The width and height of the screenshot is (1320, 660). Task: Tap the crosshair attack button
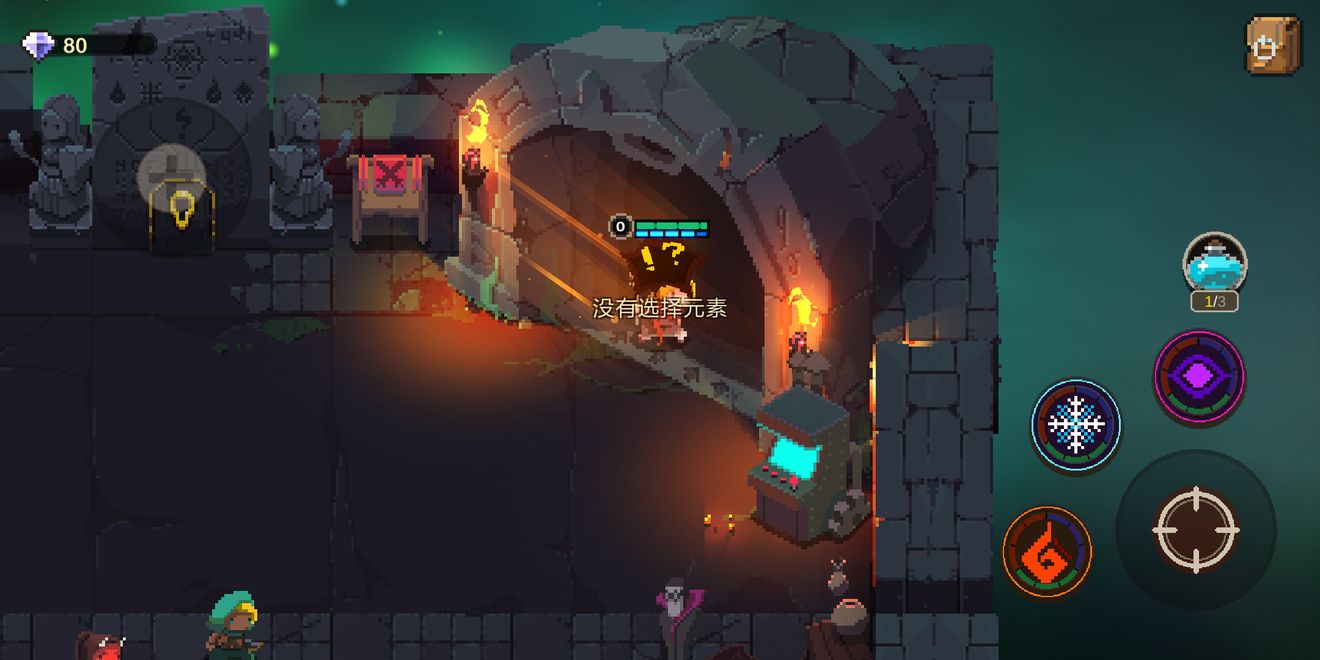point(1195,529)
